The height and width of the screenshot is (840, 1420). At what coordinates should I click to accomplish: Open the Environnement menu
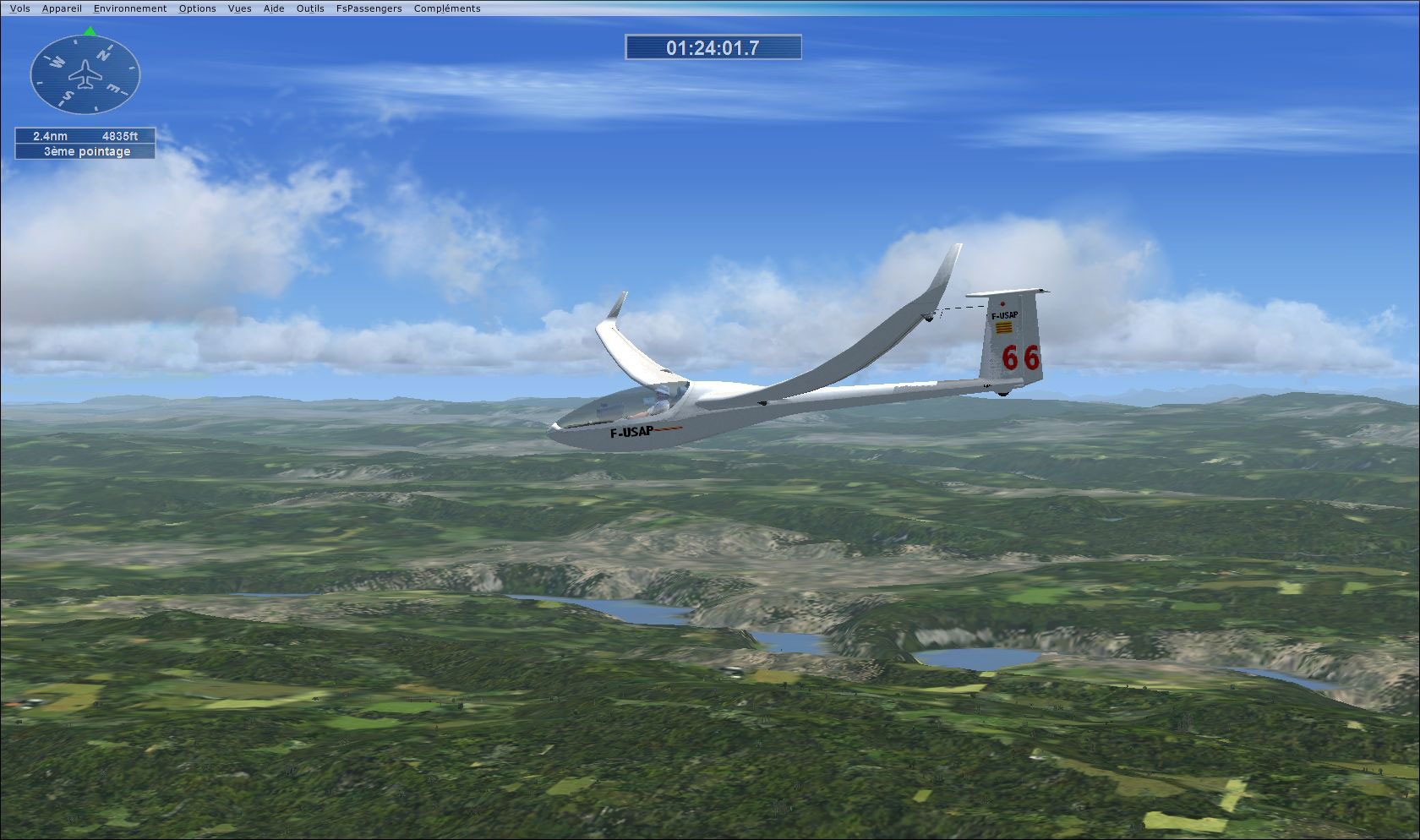tap(129, 8)
